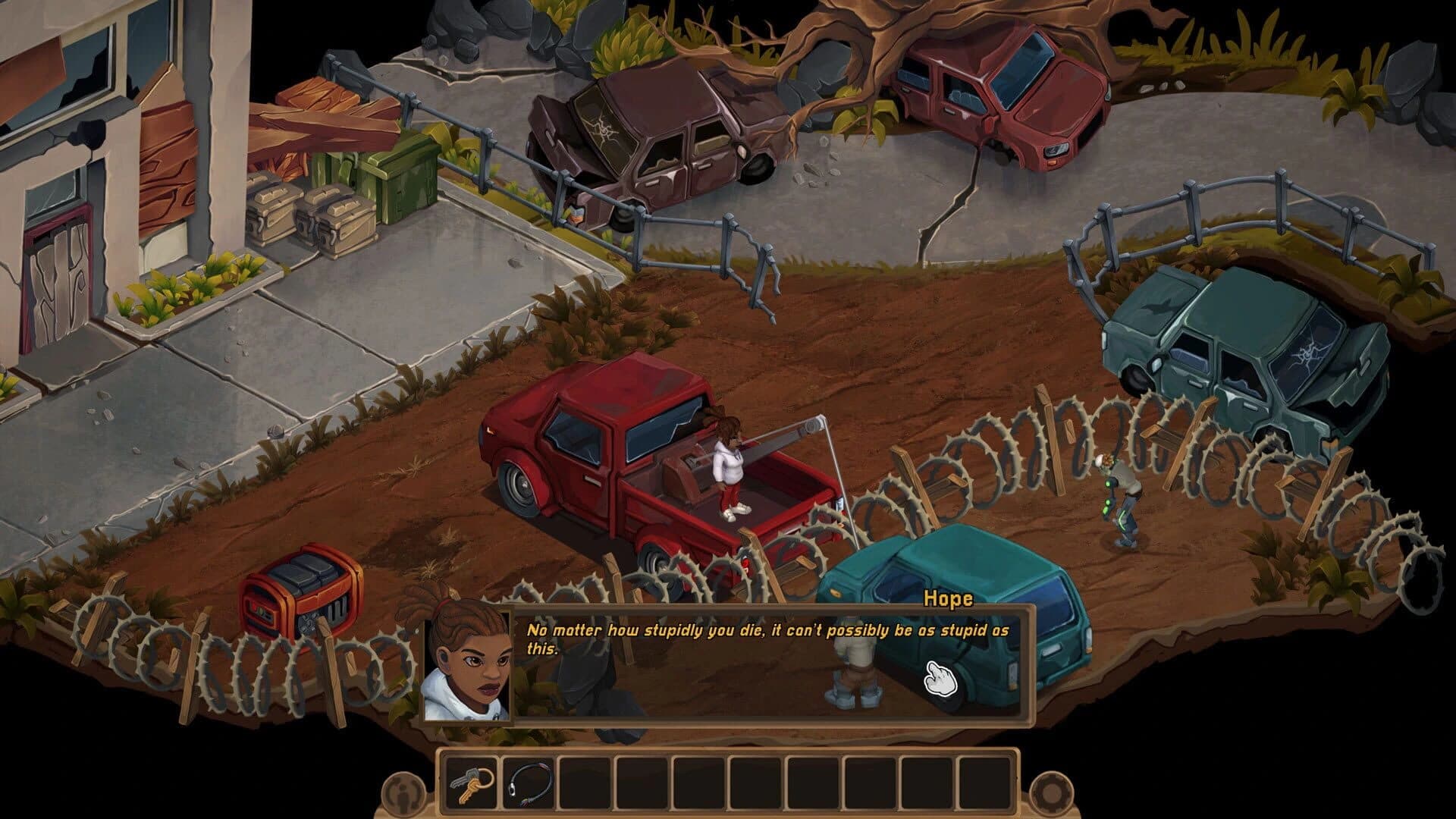Viewport: 1456px width, 819px height.
Task: Select the keys in the first inventory slot
Action: pos(470,783)
